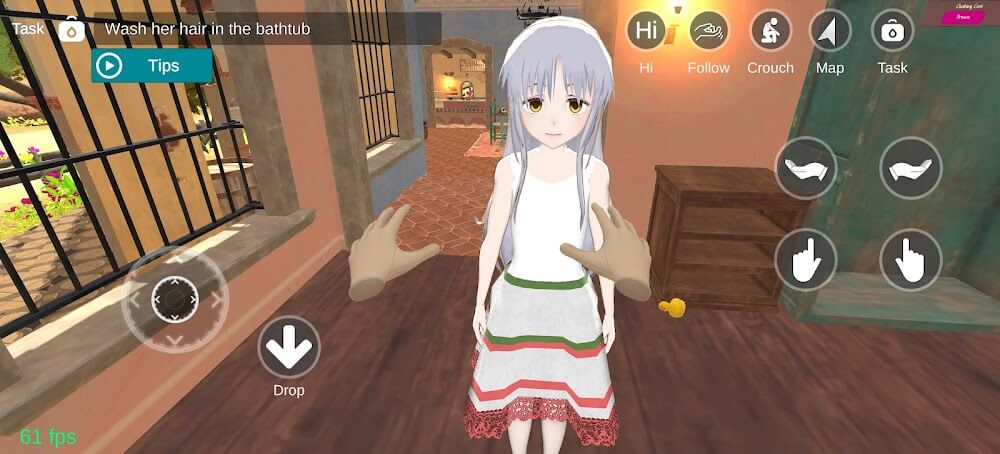The image size is (1000, 454).
Task: Toggle Crouch stance
Action: (770, 31)
